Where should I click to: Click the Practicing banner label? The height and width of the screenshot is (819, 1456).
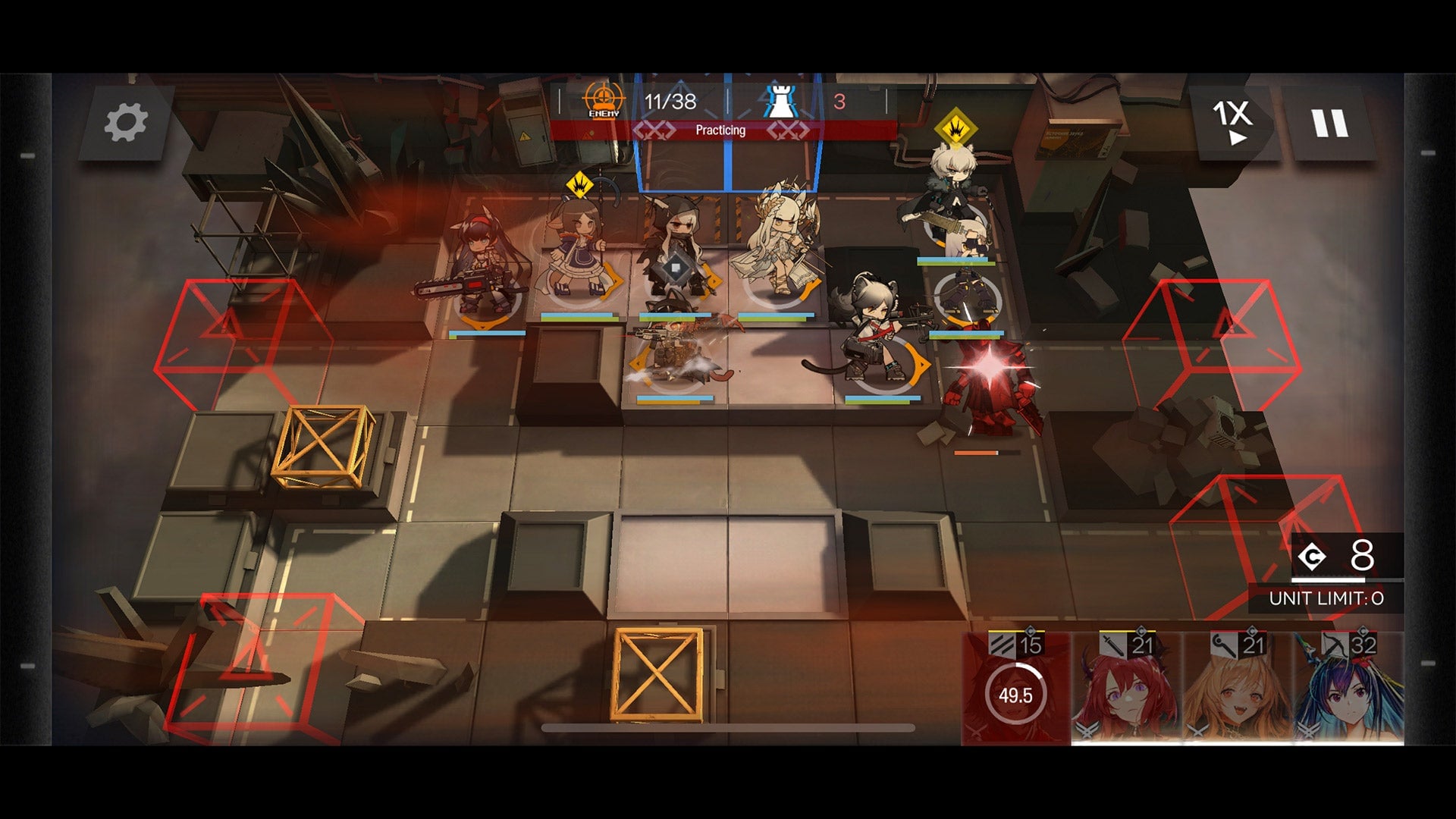pyautogui.click(x=720, y=130)
